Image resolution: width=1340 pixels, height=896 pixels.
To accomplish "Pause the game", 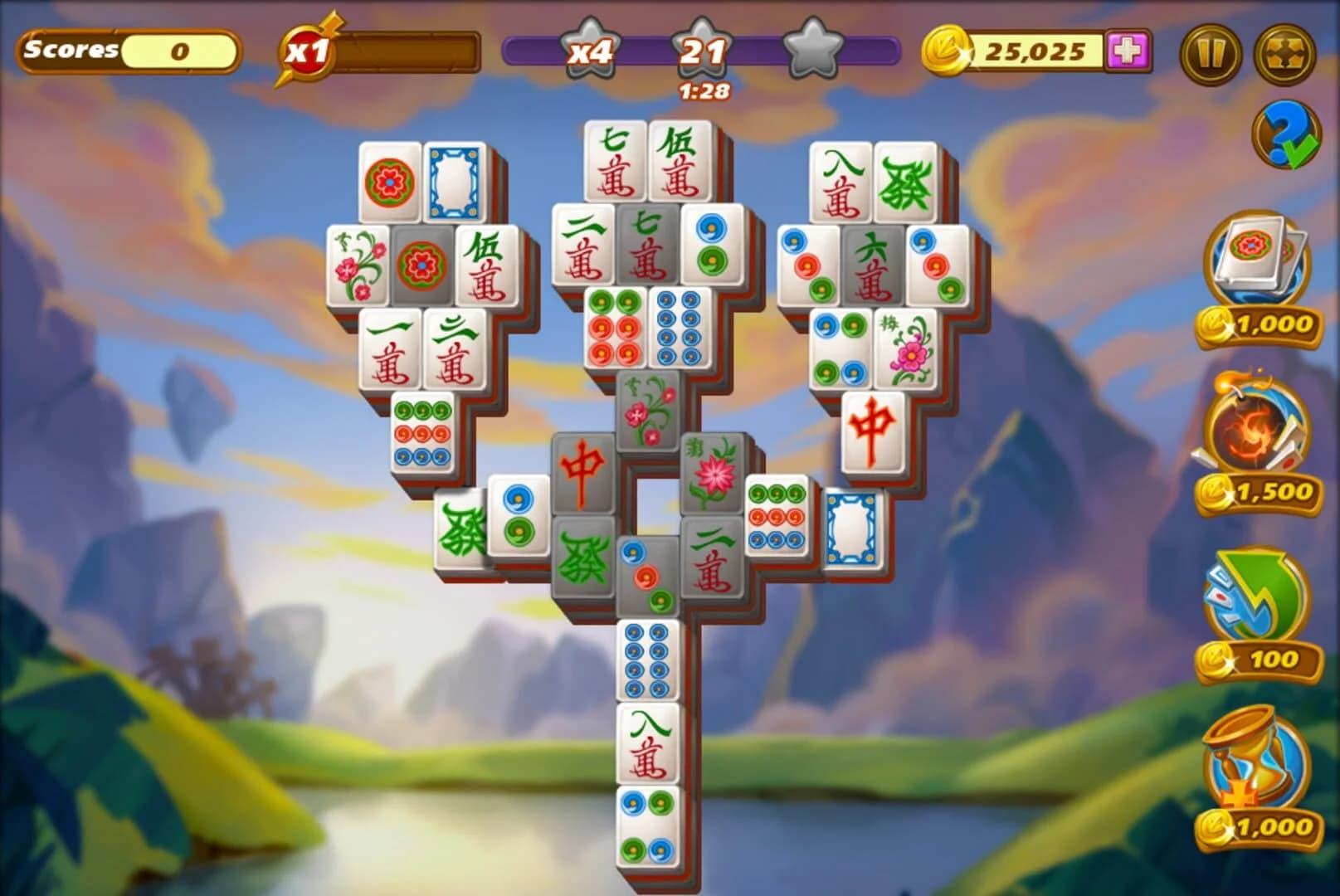I will click(x=1211, y=51).
